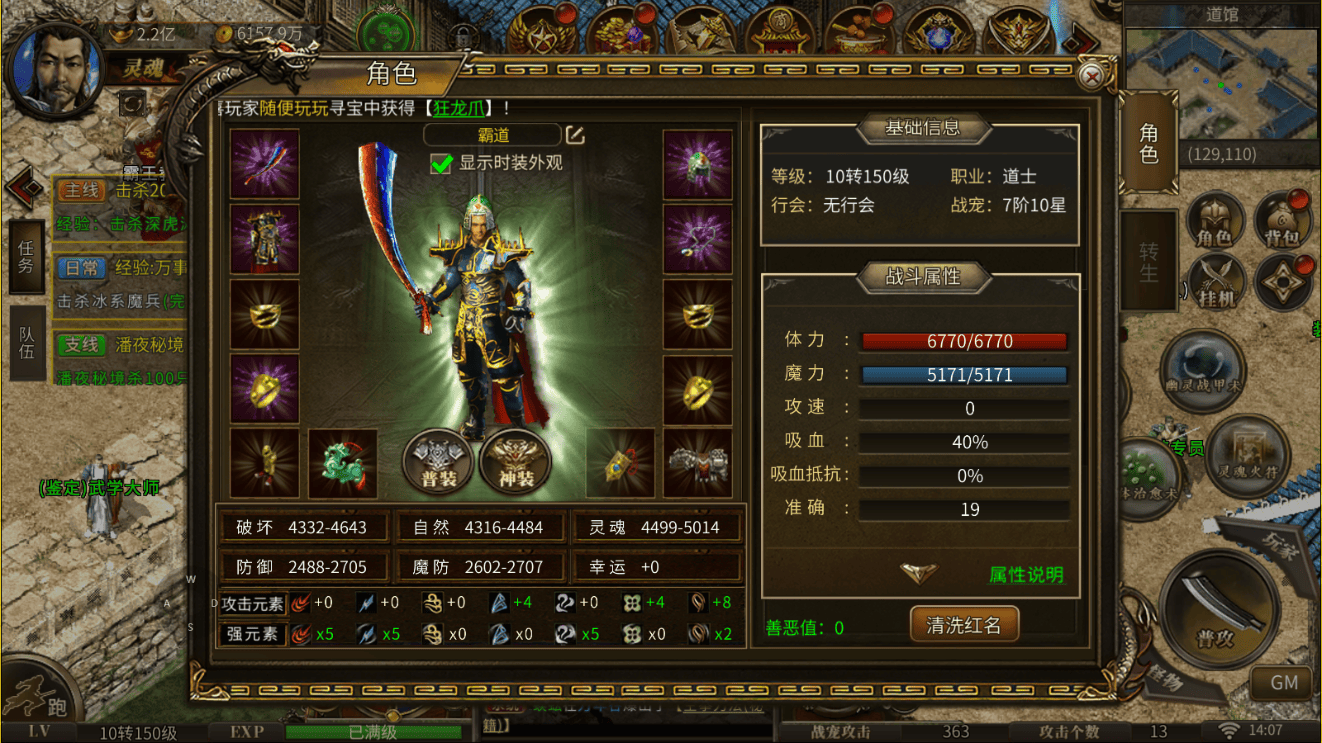Select the 角色 side tab
1322x743 pixels.
tap(1148, 143)
